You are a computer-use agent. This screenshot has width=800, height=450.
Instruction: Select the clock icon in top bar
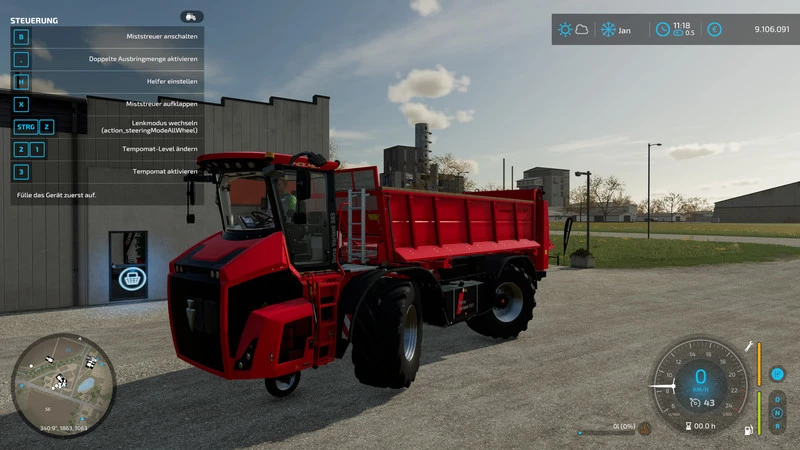(662, 29)
